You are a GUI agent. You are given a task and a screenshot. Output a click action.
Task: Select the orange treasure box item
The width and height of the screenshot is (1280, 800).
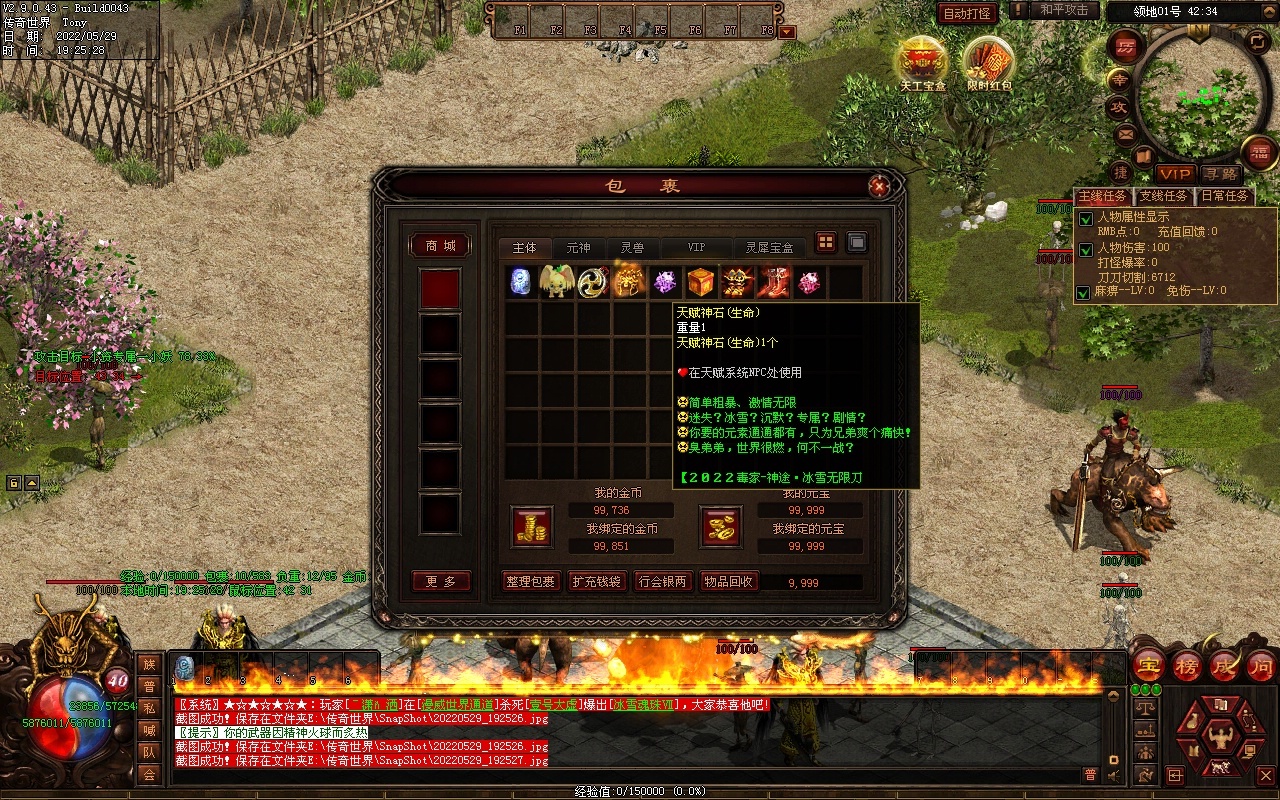tap(701, 282)
